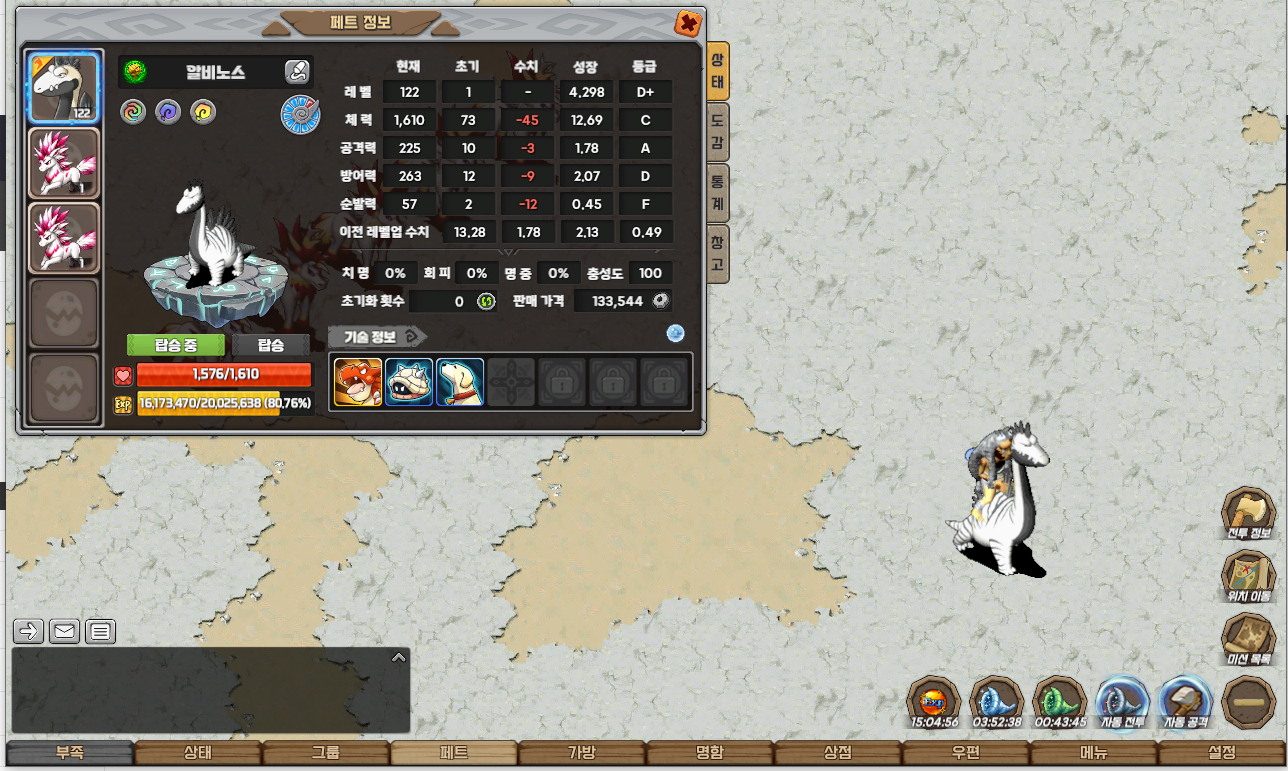The image size is (1288, 771).
Task: Open the 가방 bag menu
Action: pyautogui.click(x=582, y=753)
